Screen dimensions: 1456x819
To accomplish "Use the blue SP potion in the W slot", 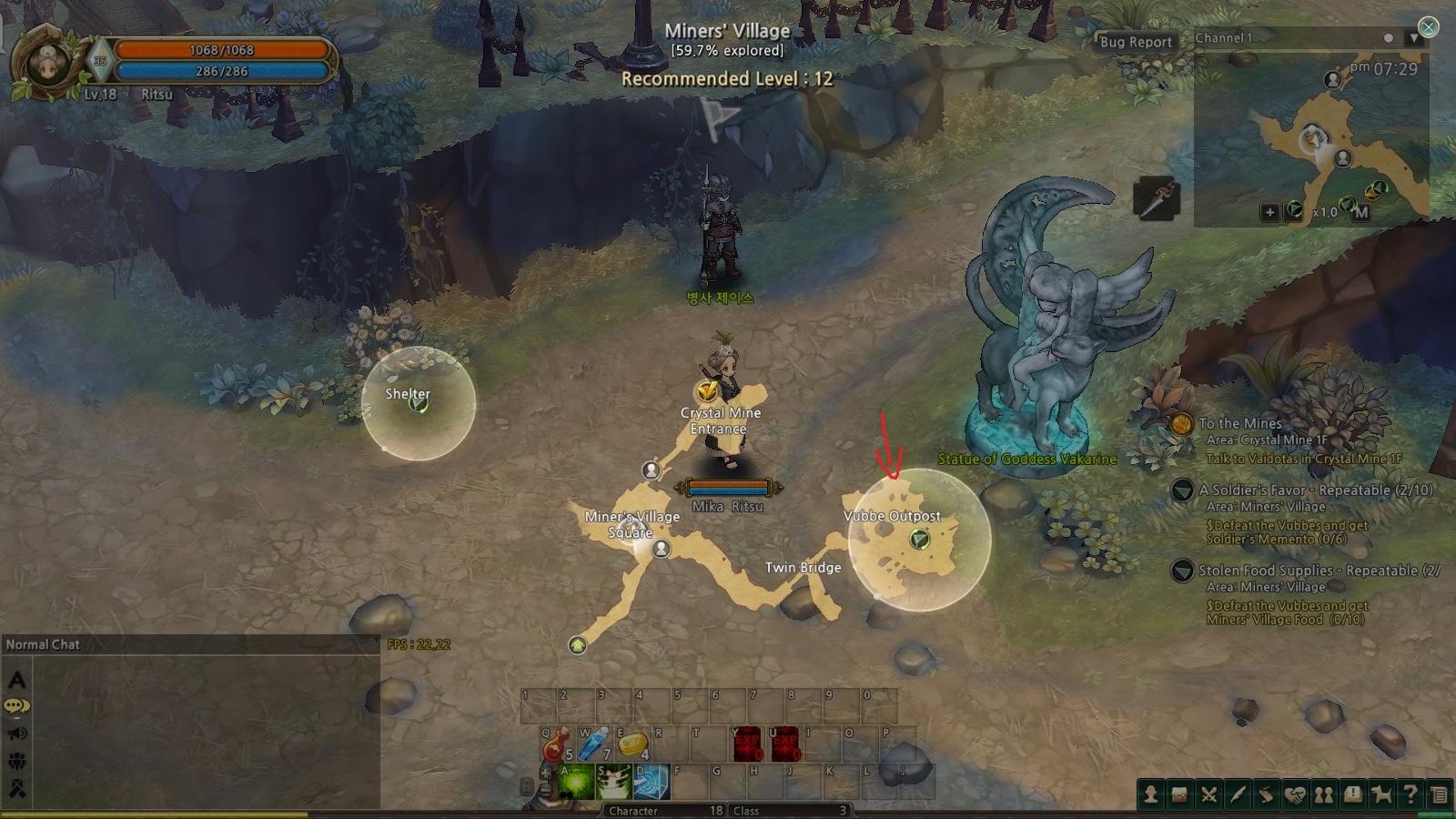I will coord(593,744).
